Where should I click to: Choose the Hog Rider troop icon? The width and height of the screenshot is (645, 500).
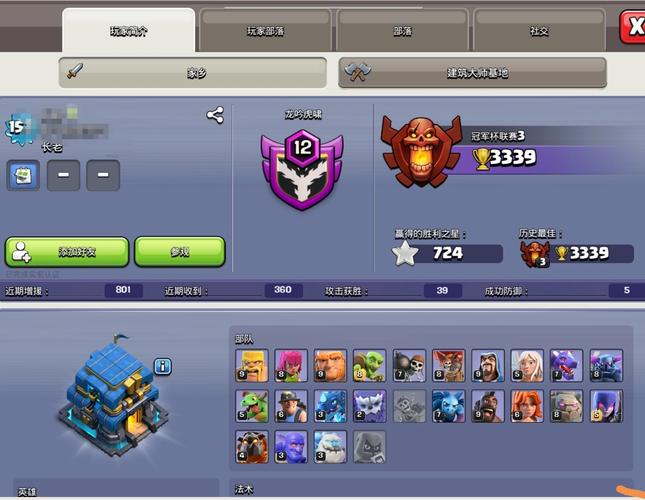[487, 406]
